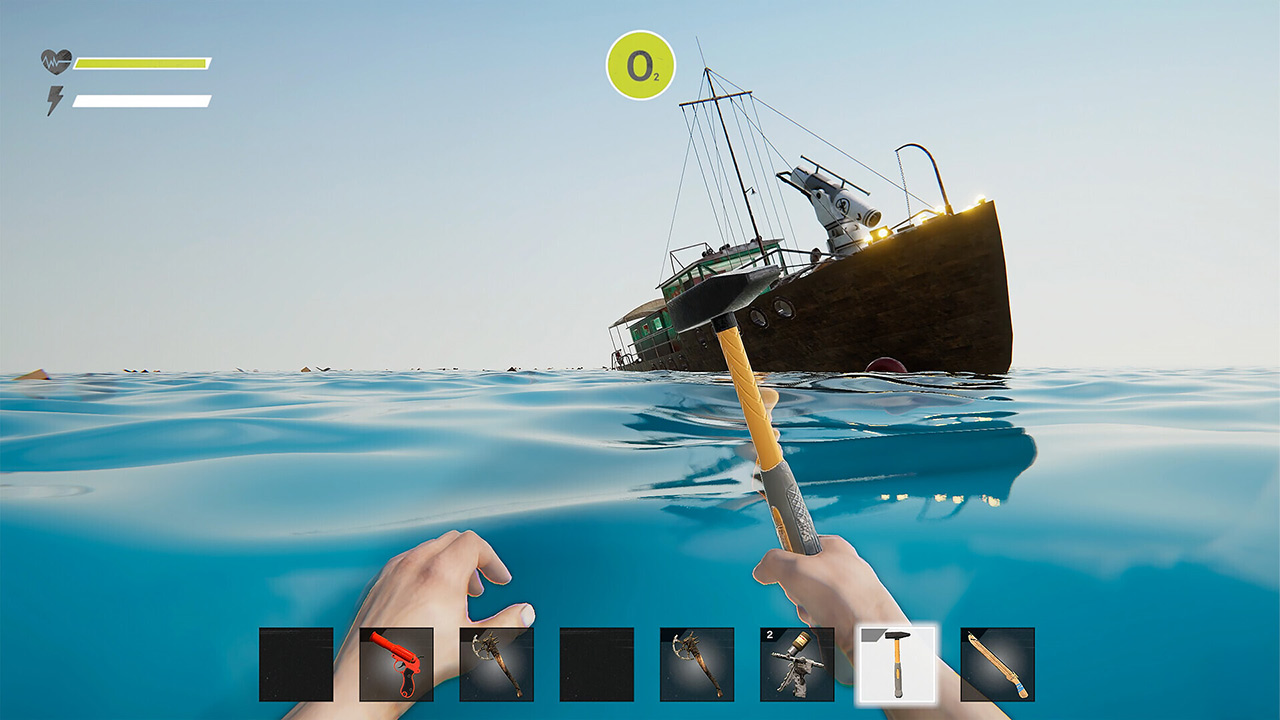Select the harpoon gun with quantity 2
Image resolution: width=1280 pixels, height=720 pixels.
pos(799,665)
